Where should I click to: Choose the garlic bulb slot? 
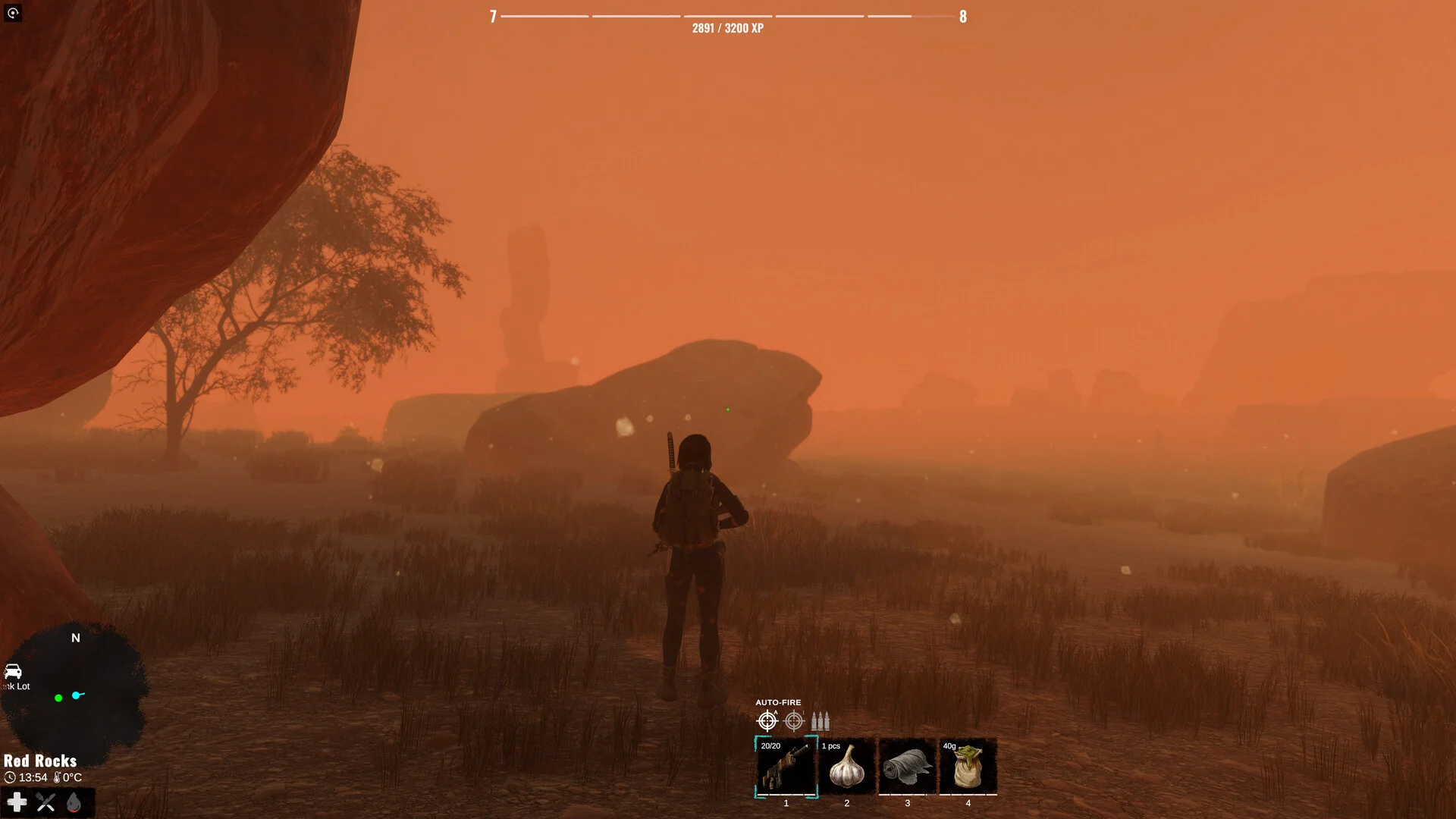coord(846,767)
